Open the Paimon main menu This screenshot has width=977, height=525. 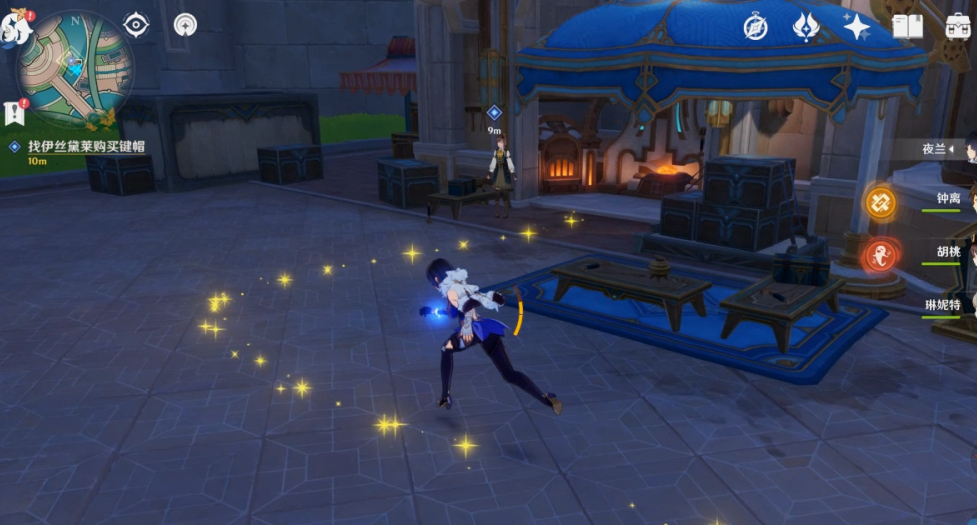(x=14, y=28)
